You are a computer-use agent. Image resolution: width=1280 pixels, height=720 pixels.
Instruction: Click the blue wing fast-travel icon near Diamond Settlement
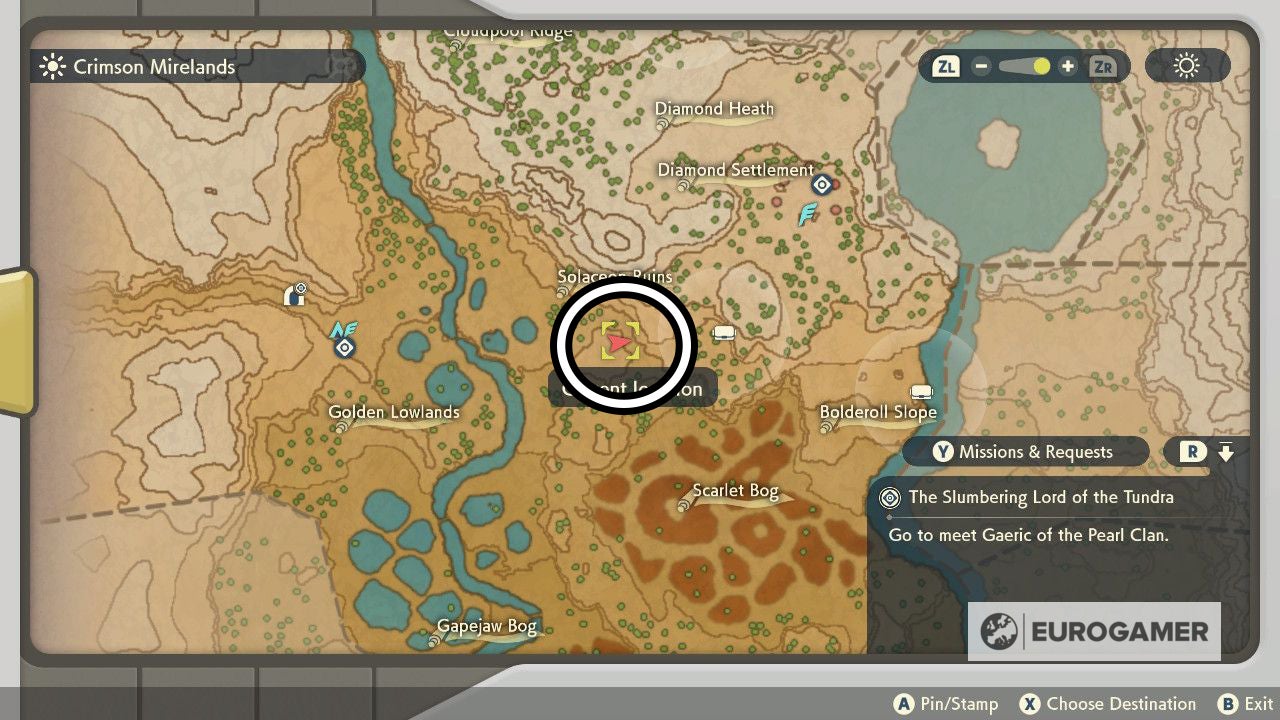click(x=808, y=214)
